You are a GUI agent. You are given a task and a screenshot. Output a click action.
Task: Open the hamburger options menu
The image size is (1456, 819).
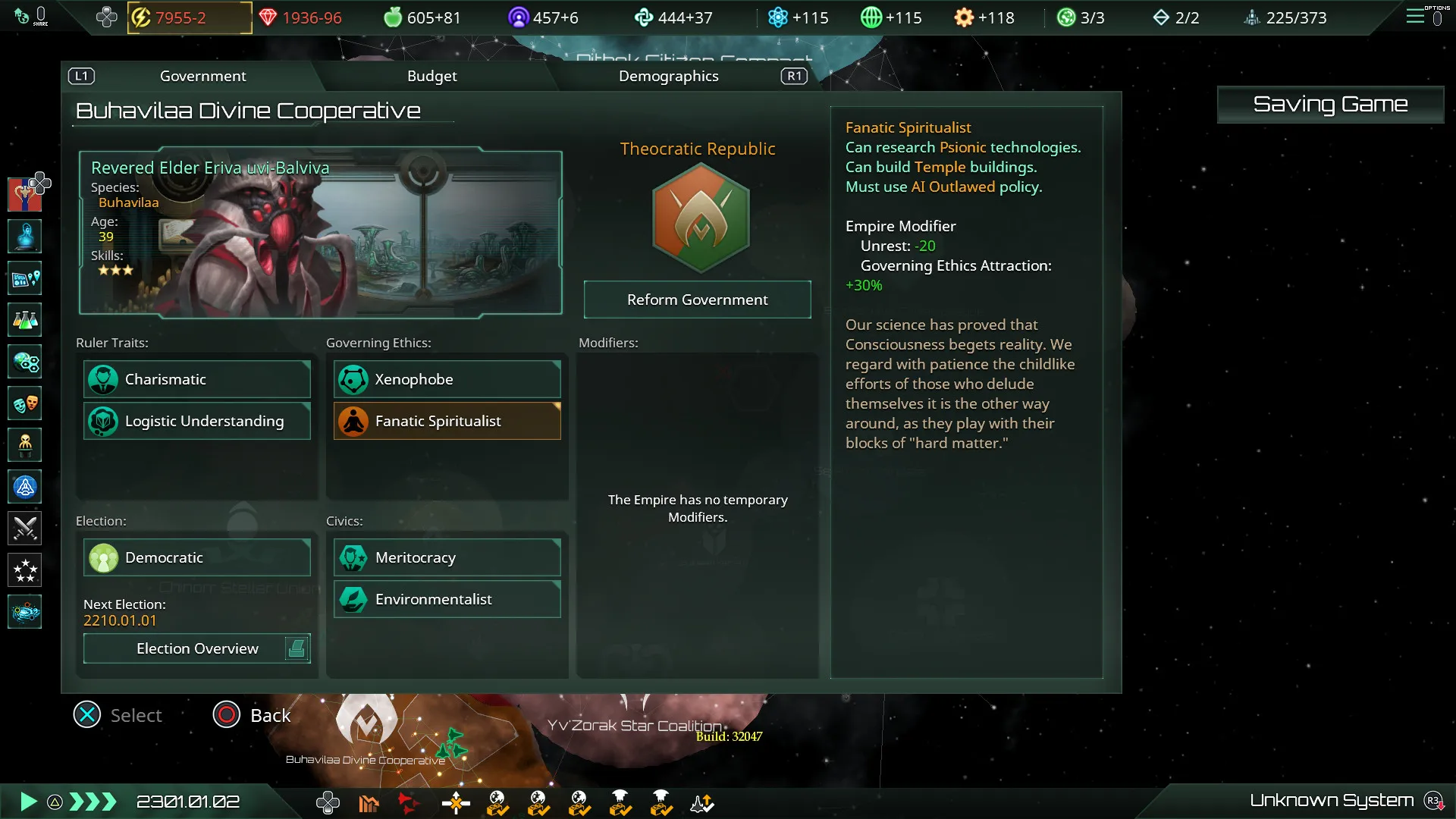[x=1415, y=17]
